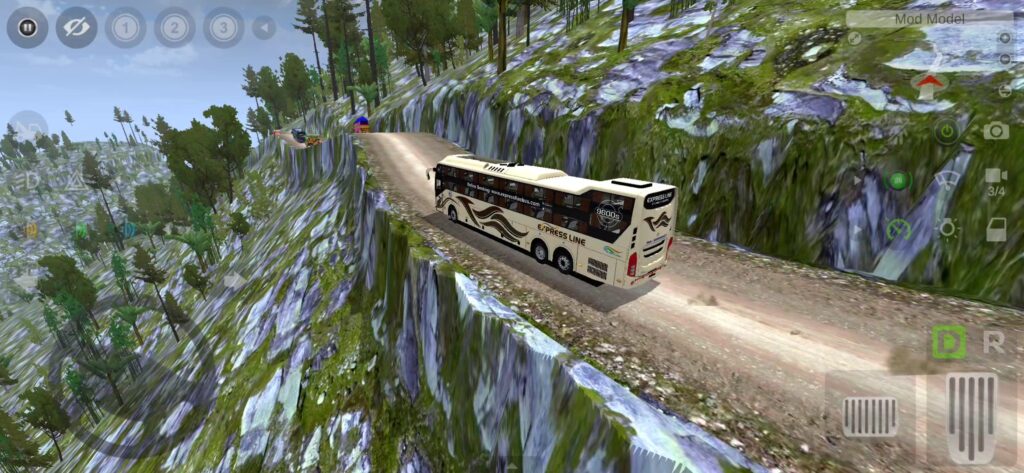Tap the green round indicator button
This screenshot has width=1024, height=473.
(897, 181)
